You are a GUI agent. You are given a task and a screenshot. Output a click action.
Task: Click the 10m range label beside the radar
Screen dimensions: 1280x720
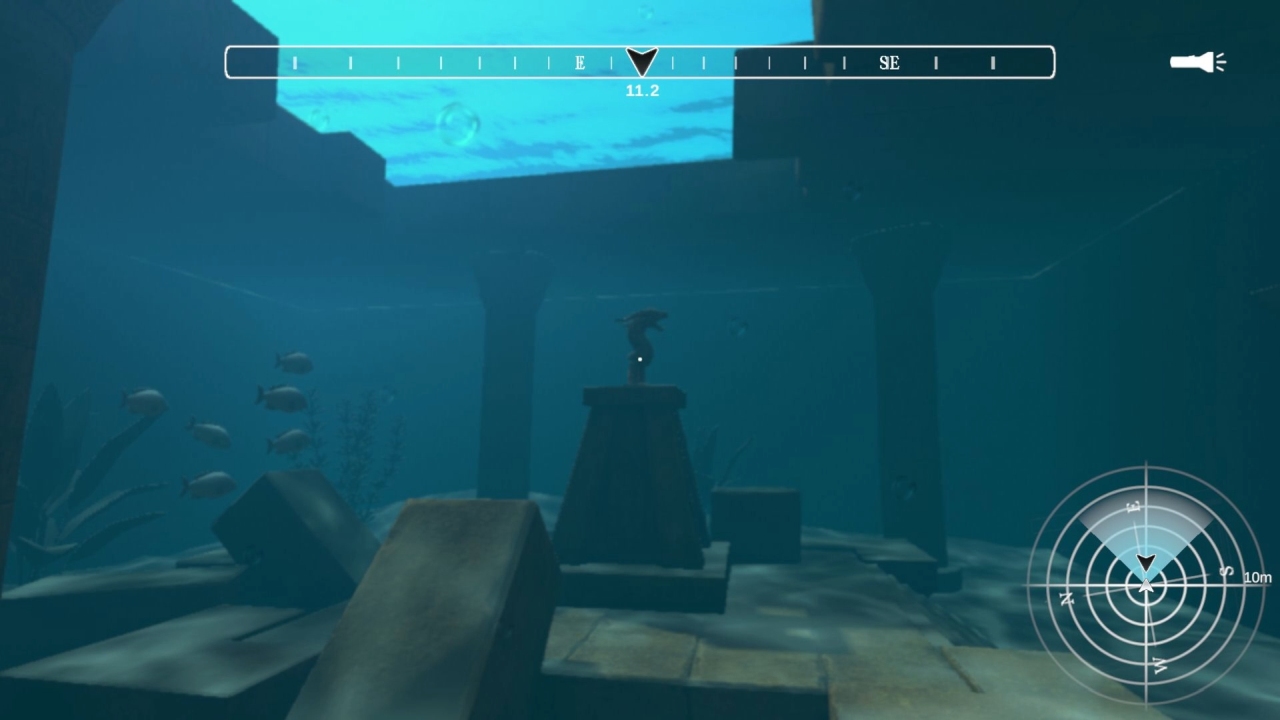pos(1258,577)
